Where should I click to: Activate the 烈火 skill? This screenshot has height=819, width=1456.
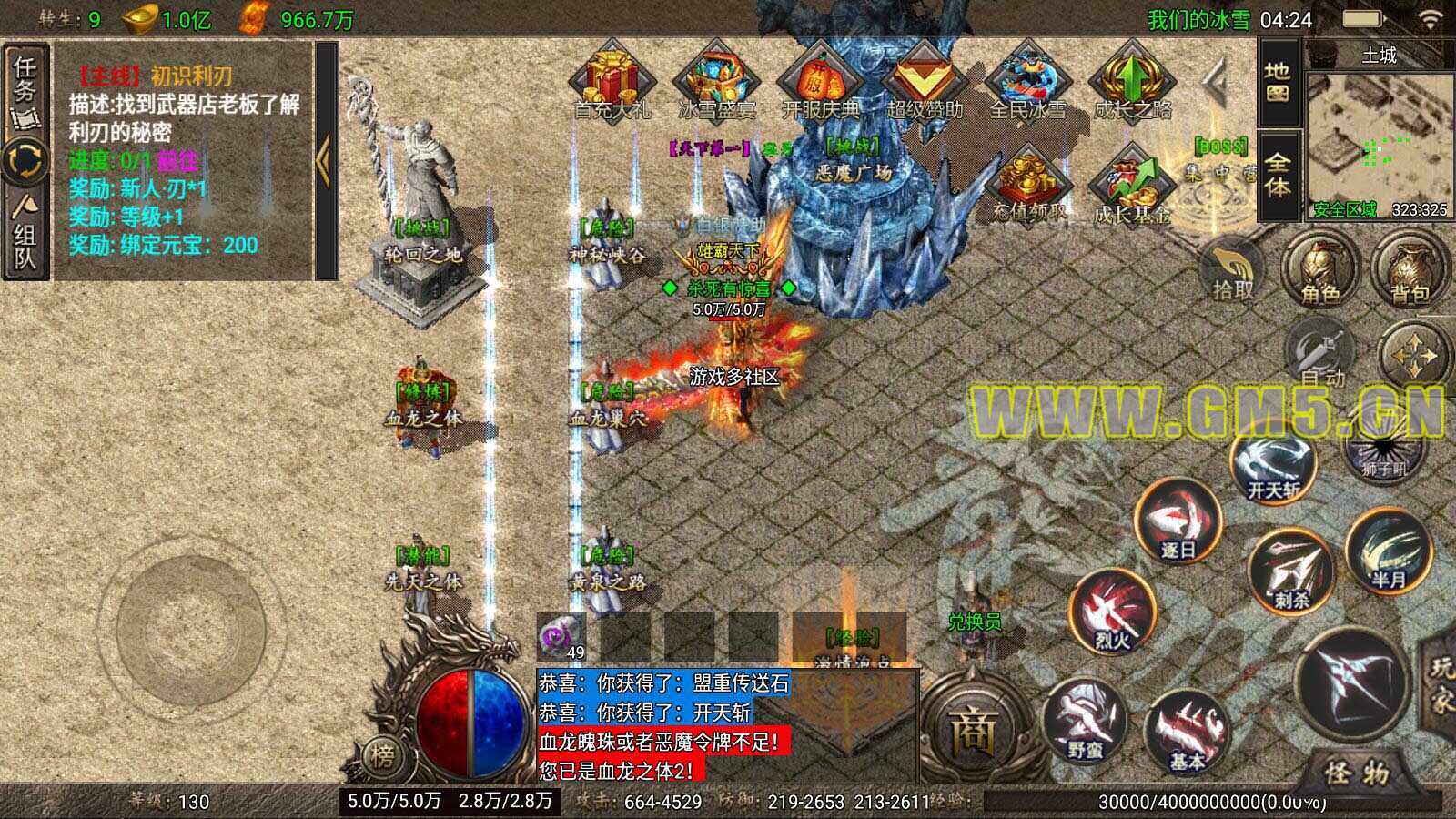point(1111,612)
